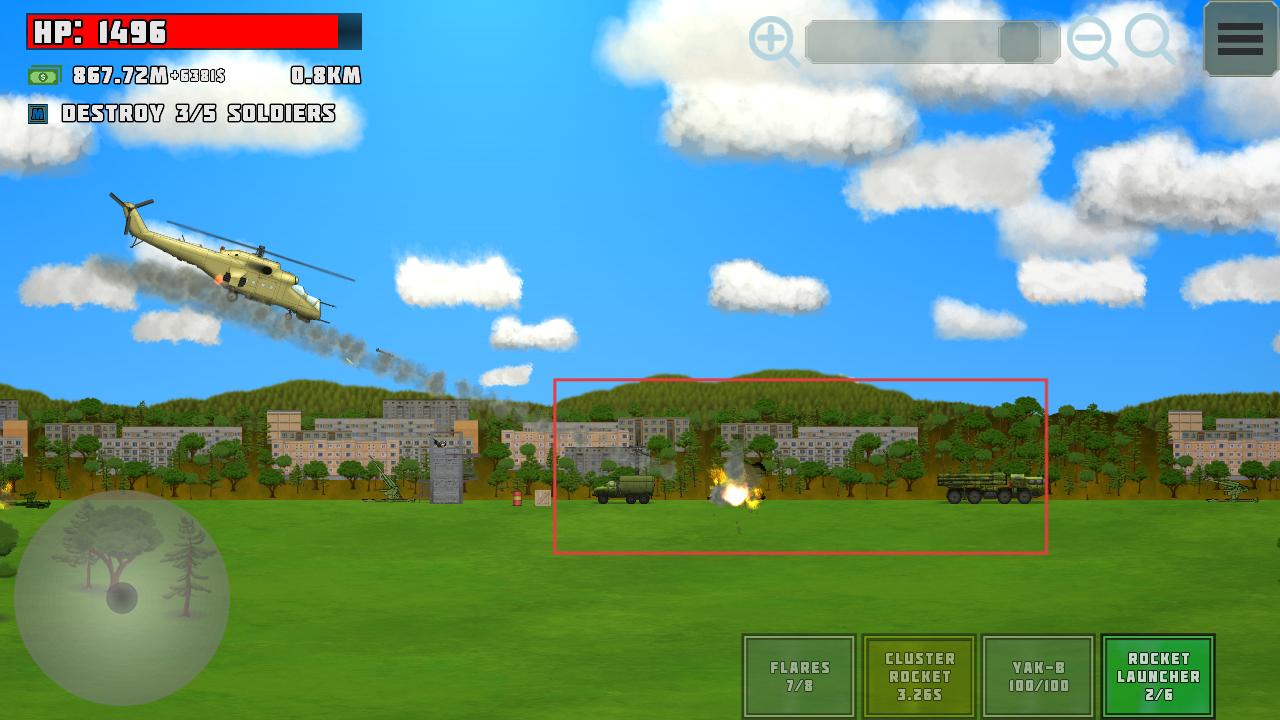This screenshot has height=720, width=1280.
Task: Tap the virtual joystick pad
Action: [x=122, y=597]
